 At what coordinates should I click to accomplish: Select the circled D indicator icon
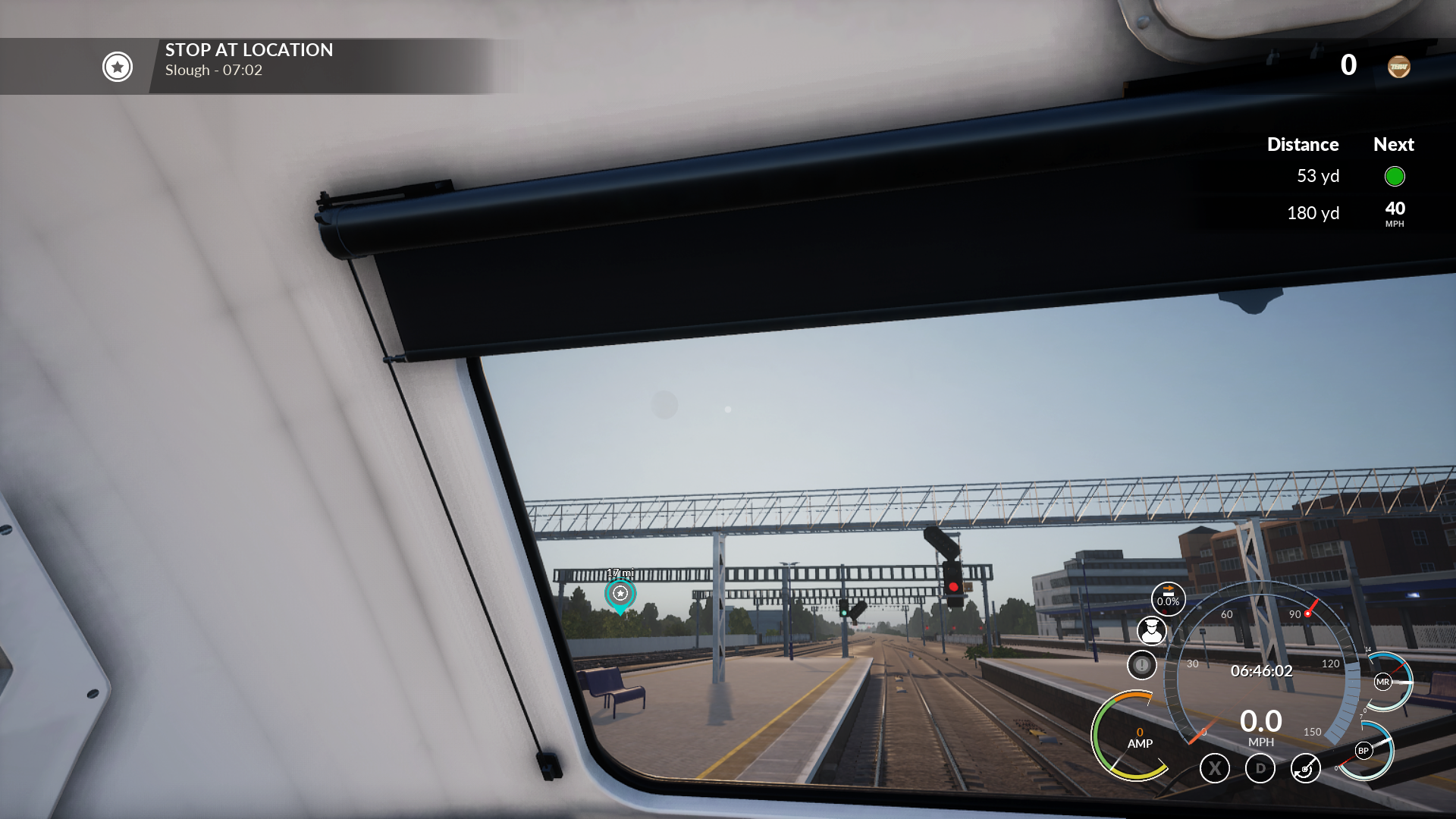click(1260, 768)
